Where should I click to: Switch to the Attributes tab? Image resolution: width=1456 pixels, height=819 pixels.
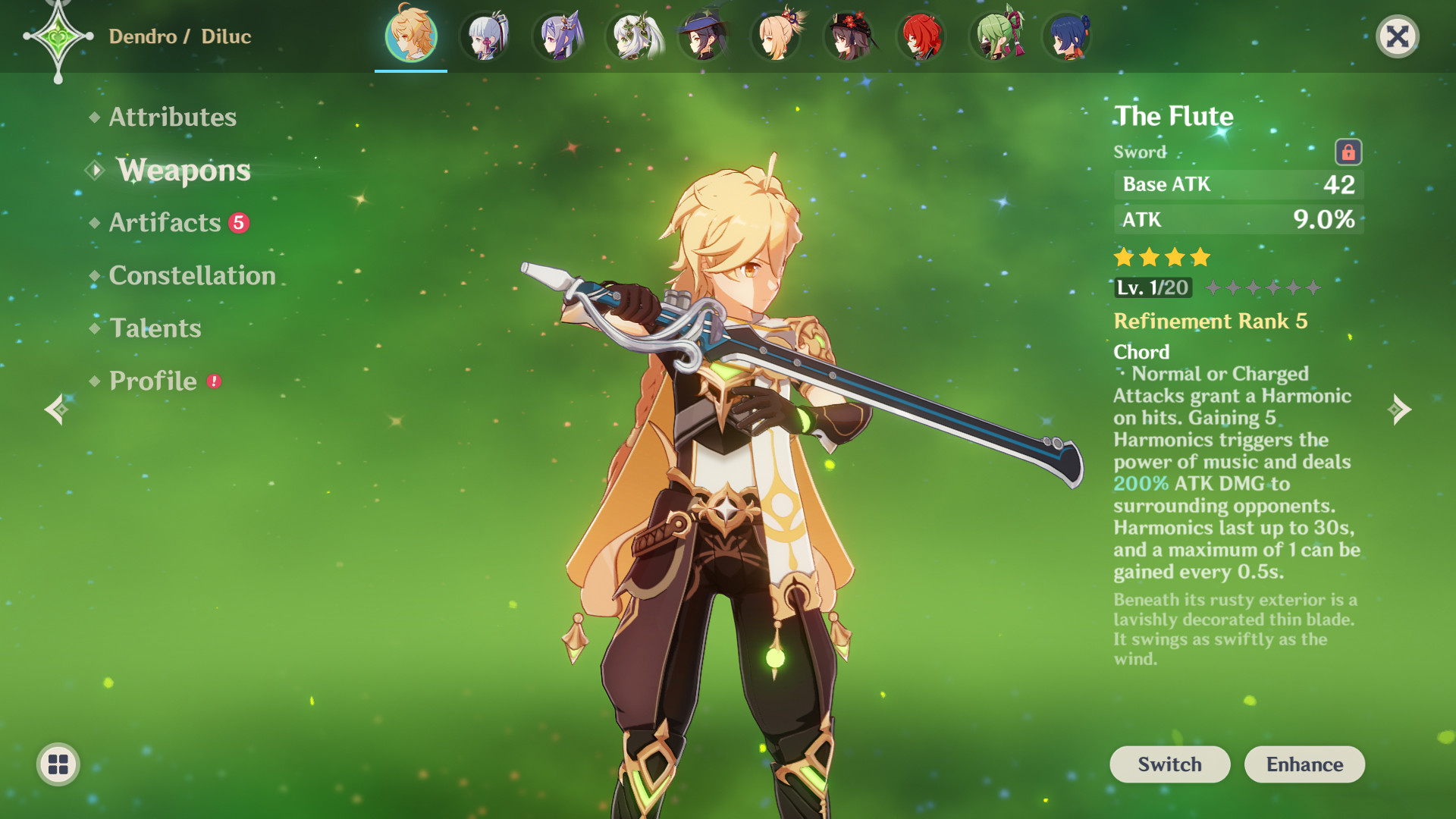(171, 117)
